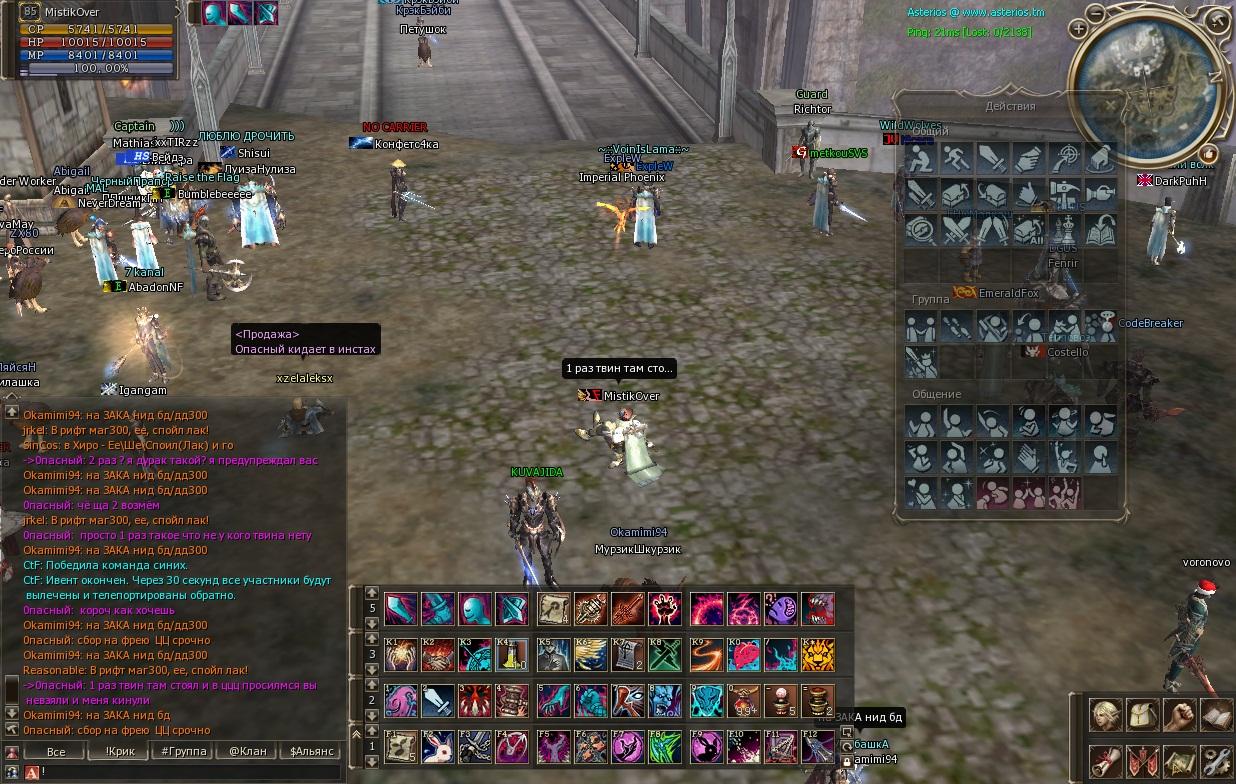
Task: Use the green crossed daggers skill K8
Action: pos(665,655)
